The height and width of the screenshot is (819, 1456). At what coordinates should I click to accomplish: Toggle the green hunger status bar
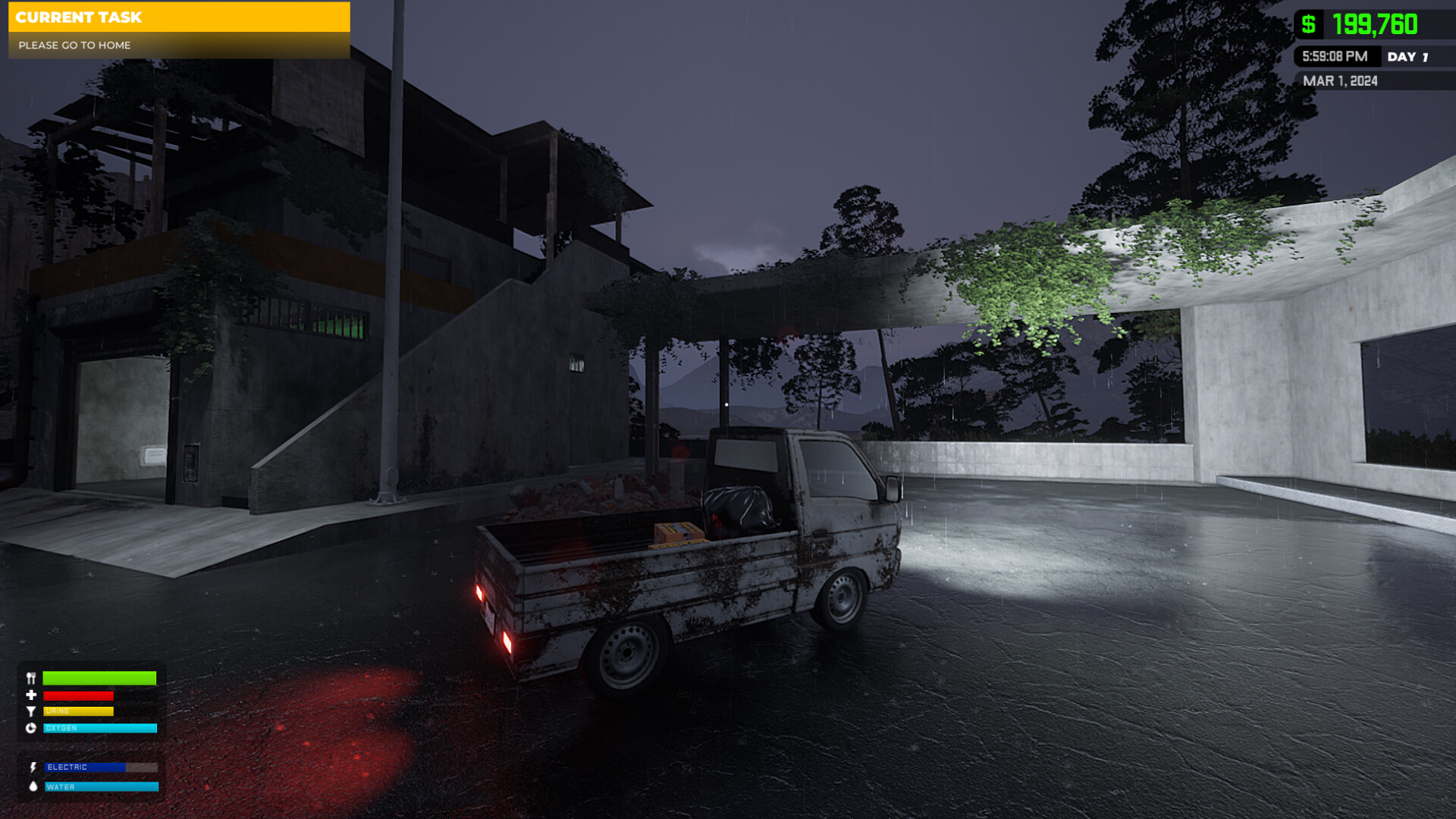pyautogui.click(x=99, y=679)
